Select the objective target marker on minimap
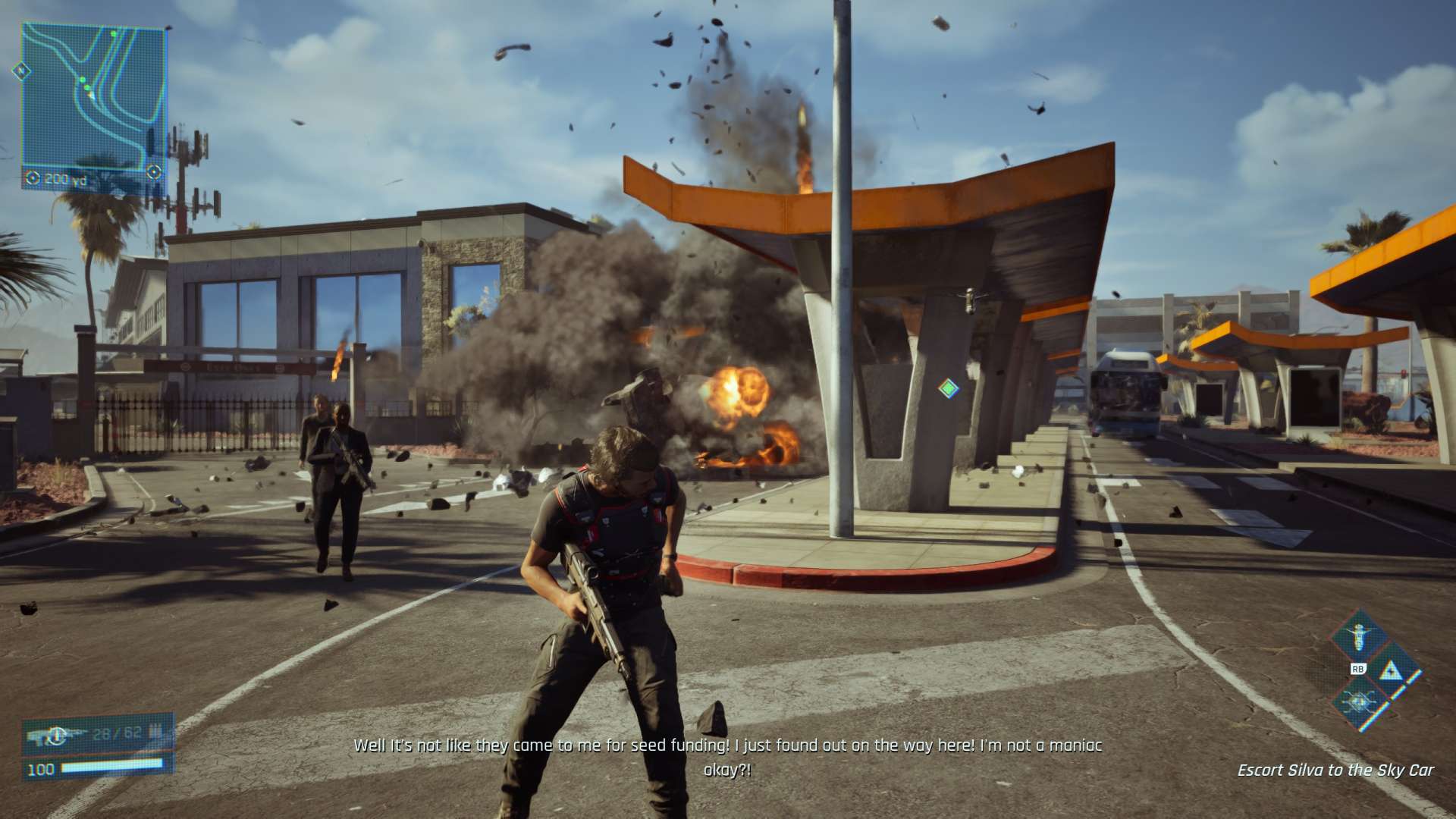Image resolution: width=1456 pixels, height=819 pixels. 154,171
